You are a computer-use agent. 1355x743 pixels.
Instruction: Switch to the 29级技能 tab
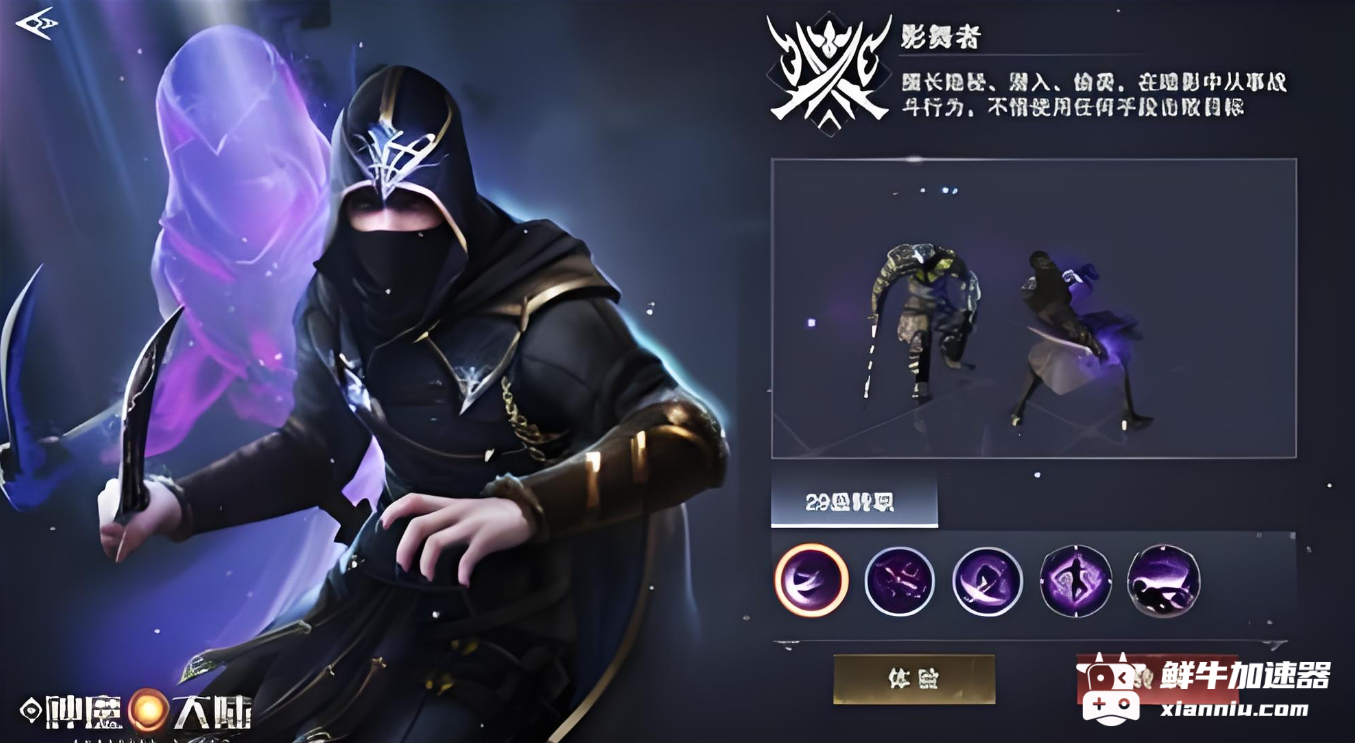(x=855, y=503)
